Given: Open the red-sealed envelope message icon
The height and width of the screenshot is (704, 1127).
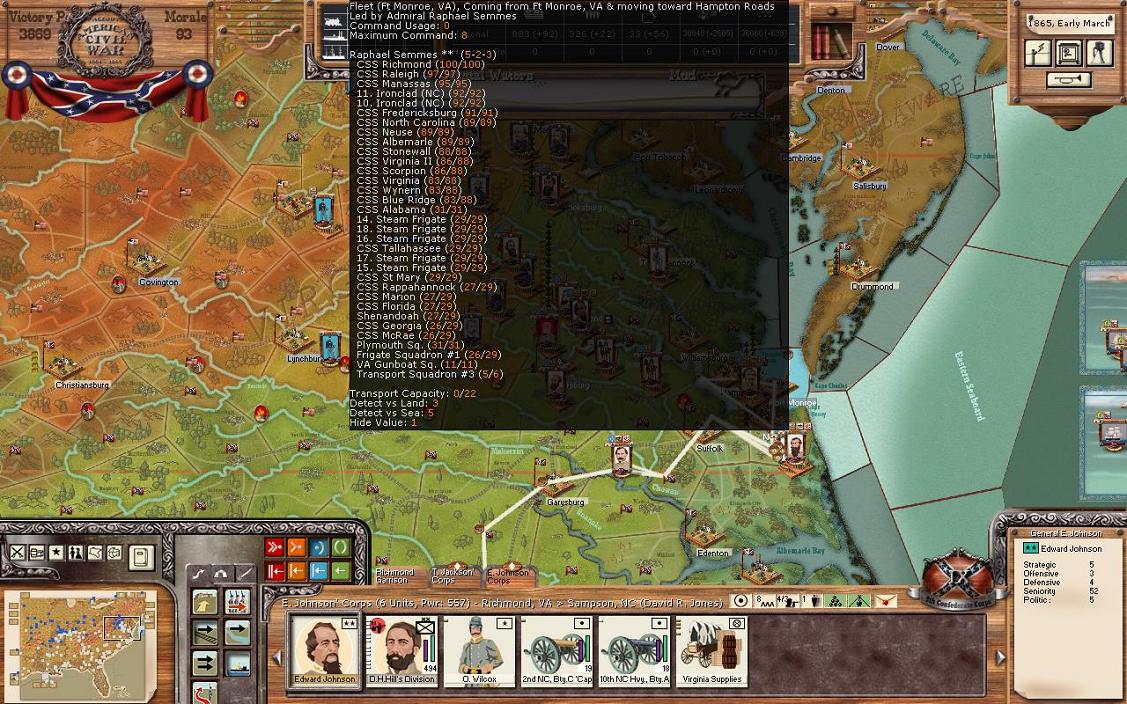Looking at the screenshot, I should click(x=885, y=601).
